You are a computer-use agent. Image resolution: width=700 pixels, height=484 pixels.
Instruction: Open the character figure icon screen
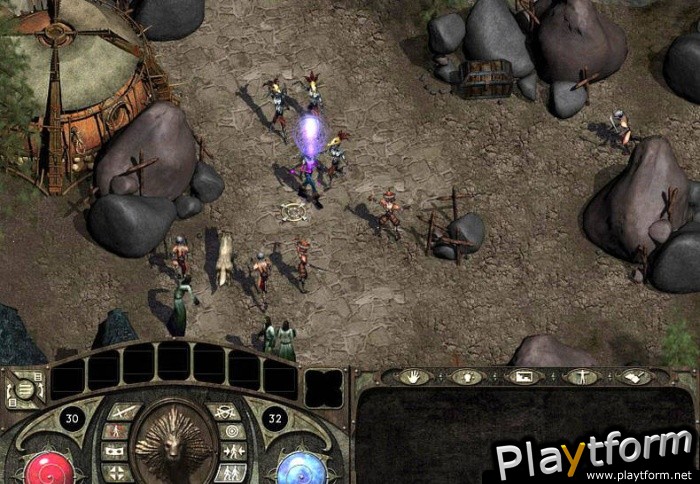pyautogui.click(x=579, y=377)
